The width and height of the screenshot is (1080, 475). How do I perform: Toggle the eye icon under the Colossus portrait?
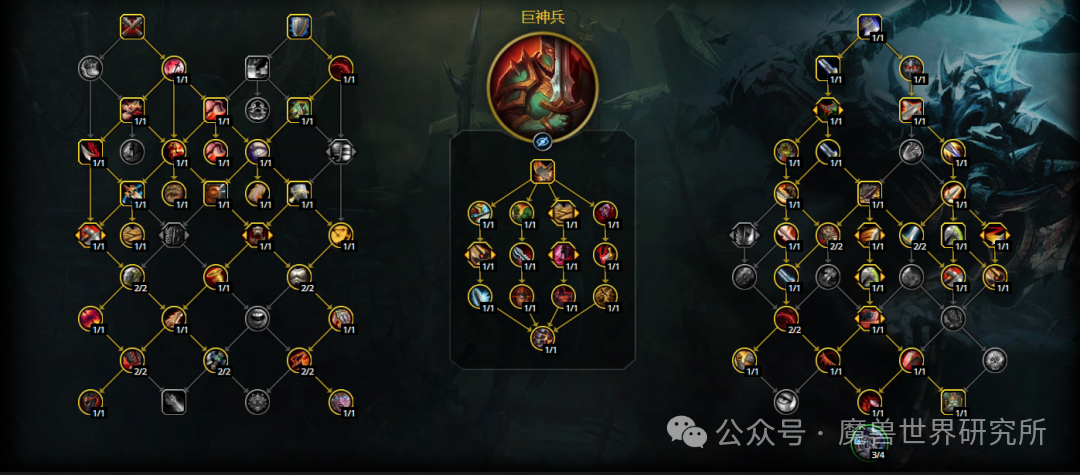click(x=542, y=141)
